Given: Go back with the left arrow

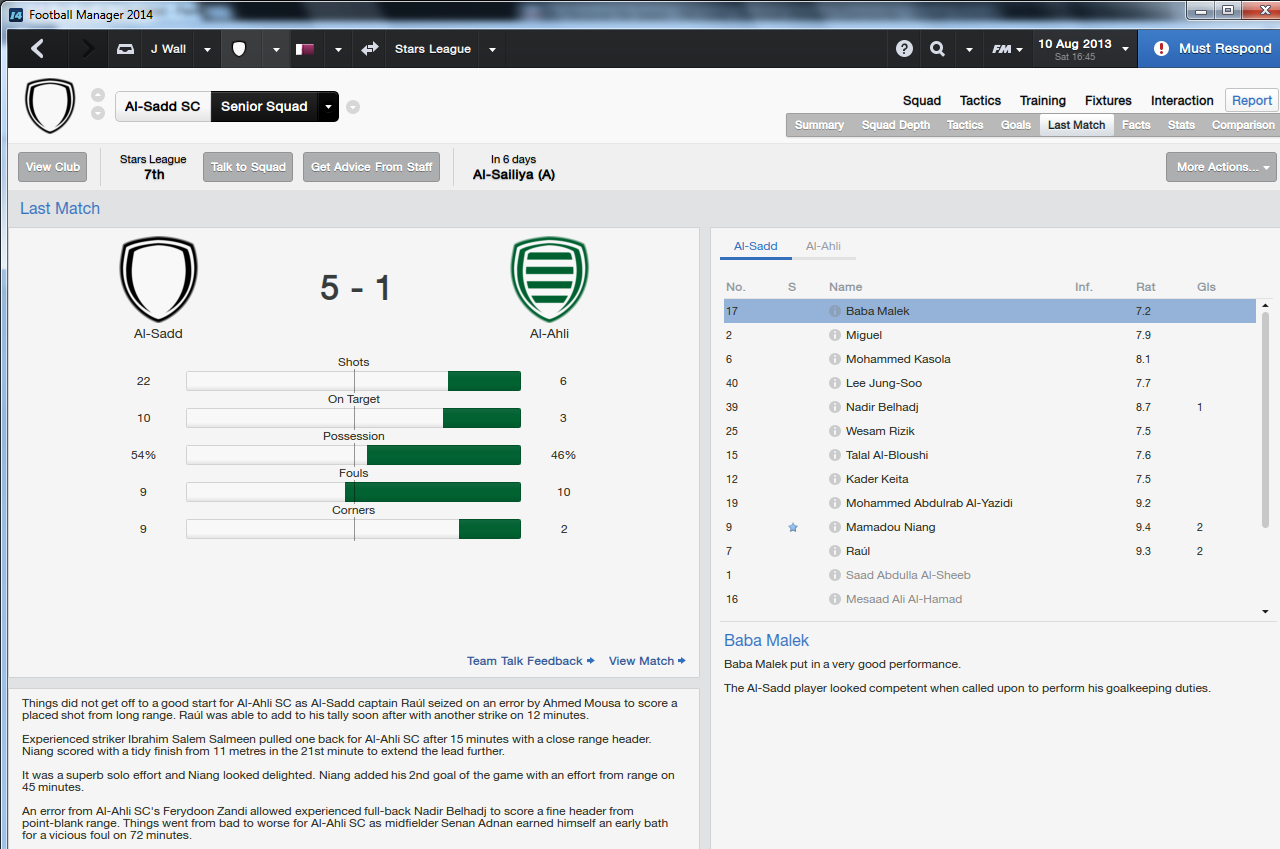Looking at the screenshot, I should pyautogui.click(x=37, y=48).
